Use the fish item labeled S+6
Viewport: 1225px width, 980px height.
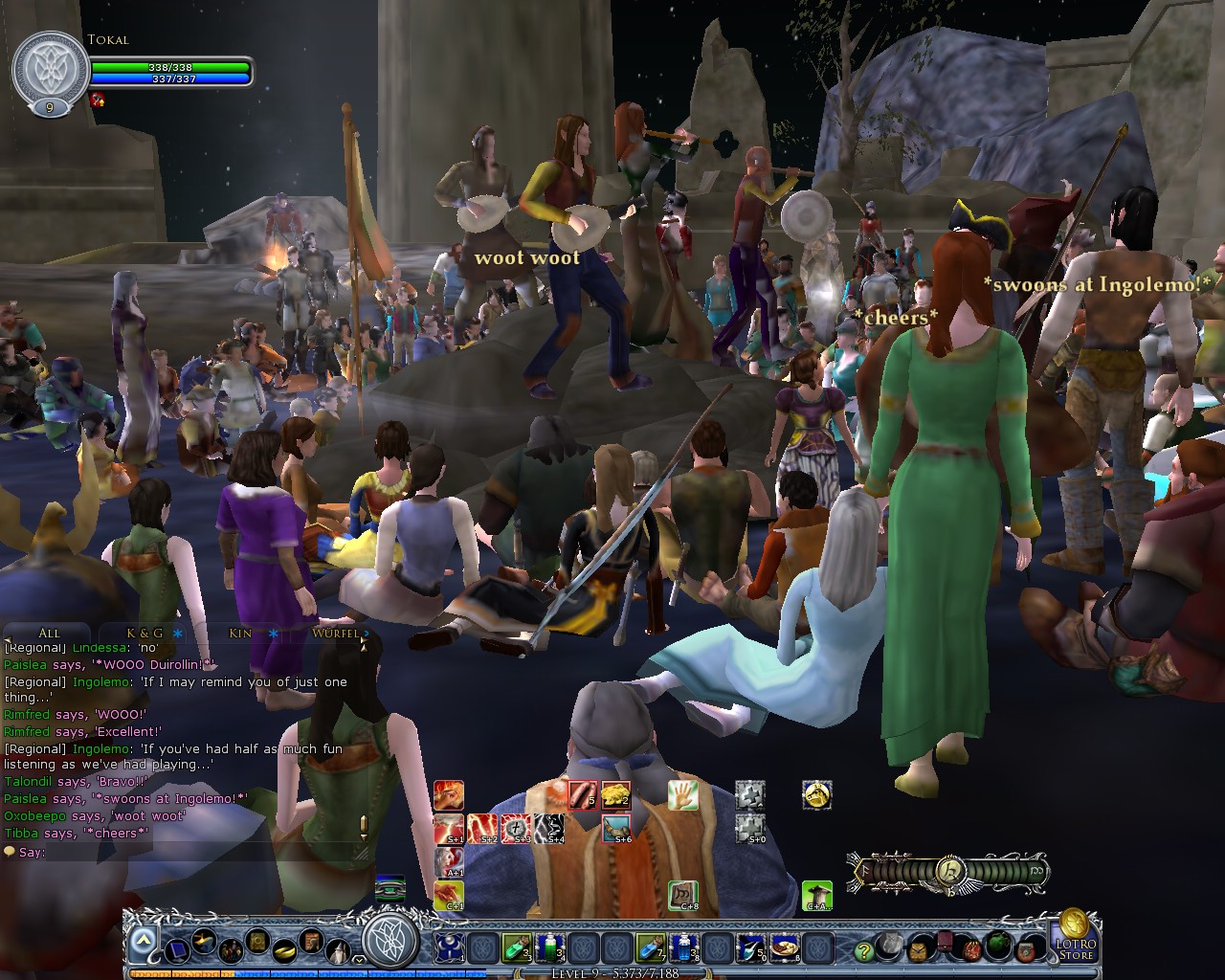[616, 828]
